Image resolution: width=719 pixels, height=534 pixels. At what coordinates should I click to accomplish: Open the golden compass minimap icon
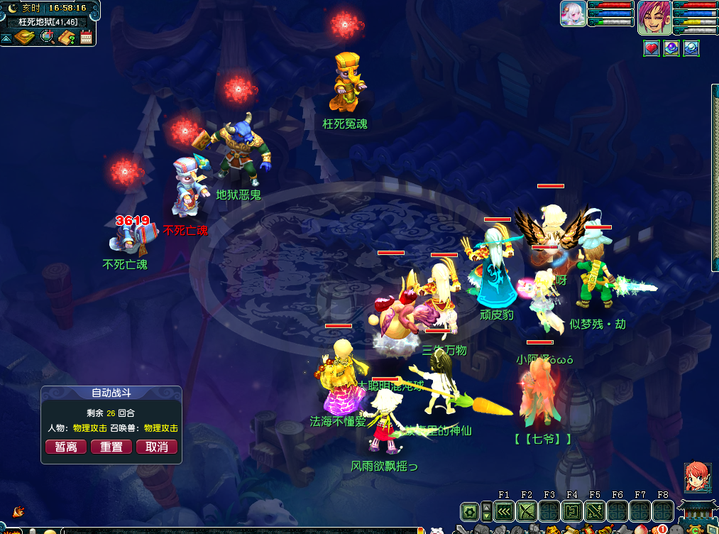pyautogui.click(x=25, y=38)
